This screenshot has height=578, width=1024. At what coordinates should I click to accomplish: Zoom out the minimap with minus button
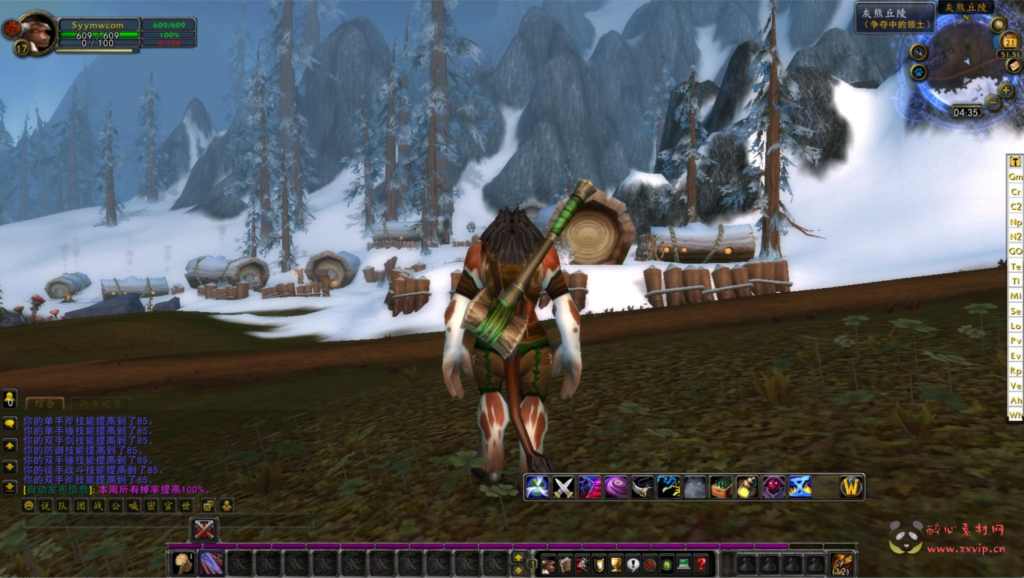(x=993, y=103)
